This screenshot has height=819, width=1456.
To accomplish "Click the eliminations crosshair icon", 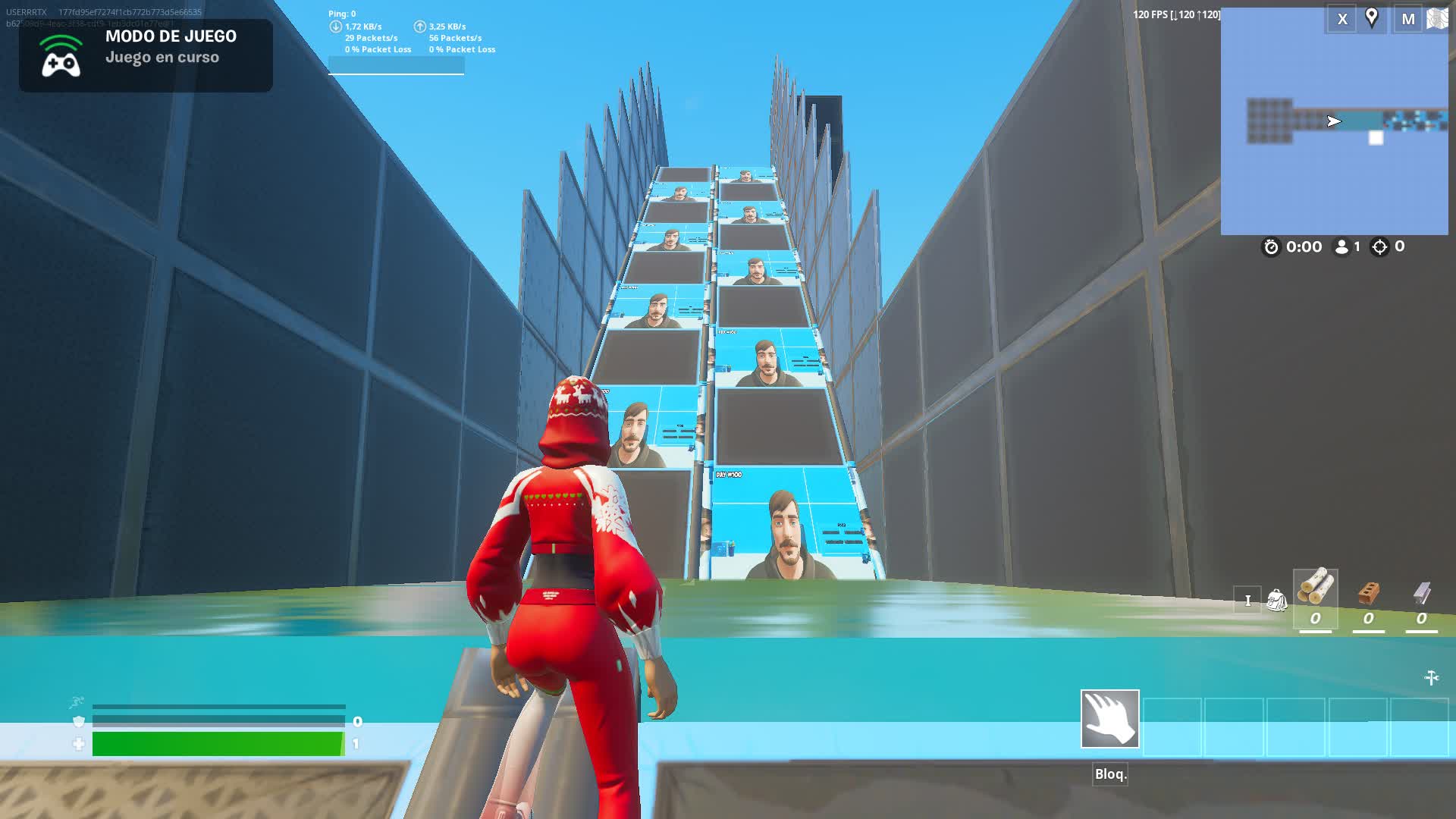I will pyautogui.click(x=1379, y=246).
